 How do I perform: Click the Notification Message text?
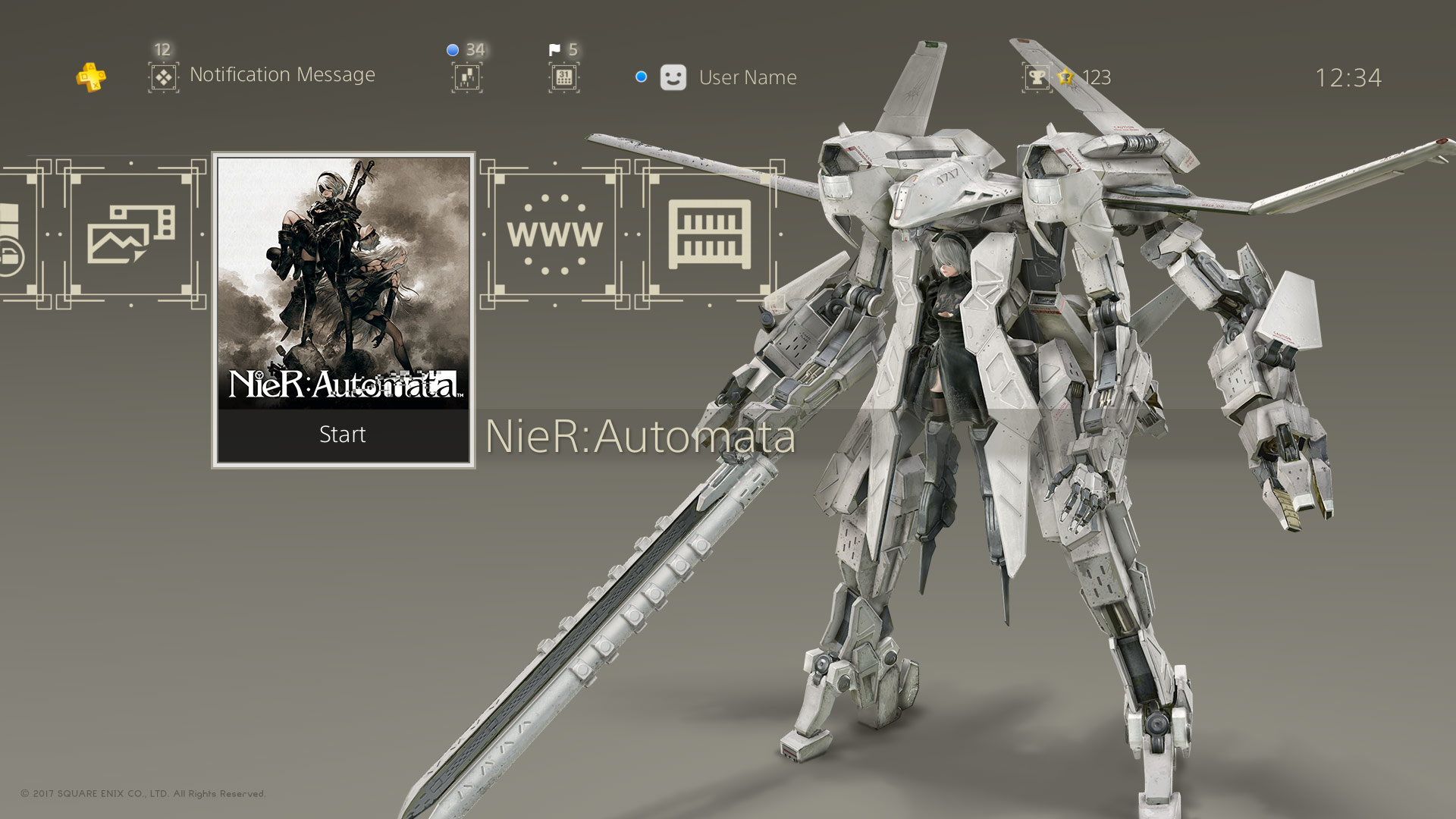(283, 75)
